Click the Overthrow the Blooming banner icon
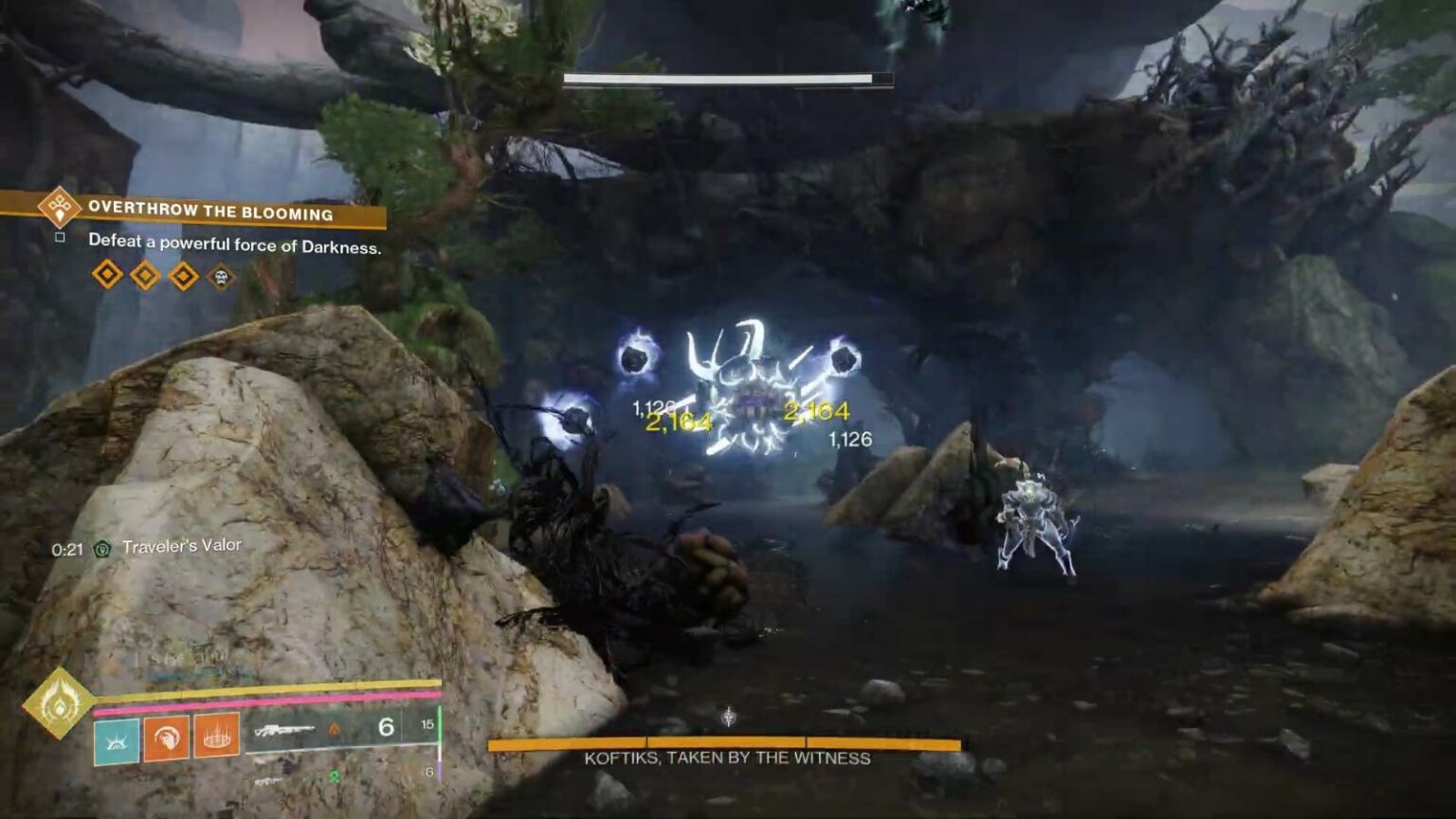 pyautogui.click(x=59, y=210)
